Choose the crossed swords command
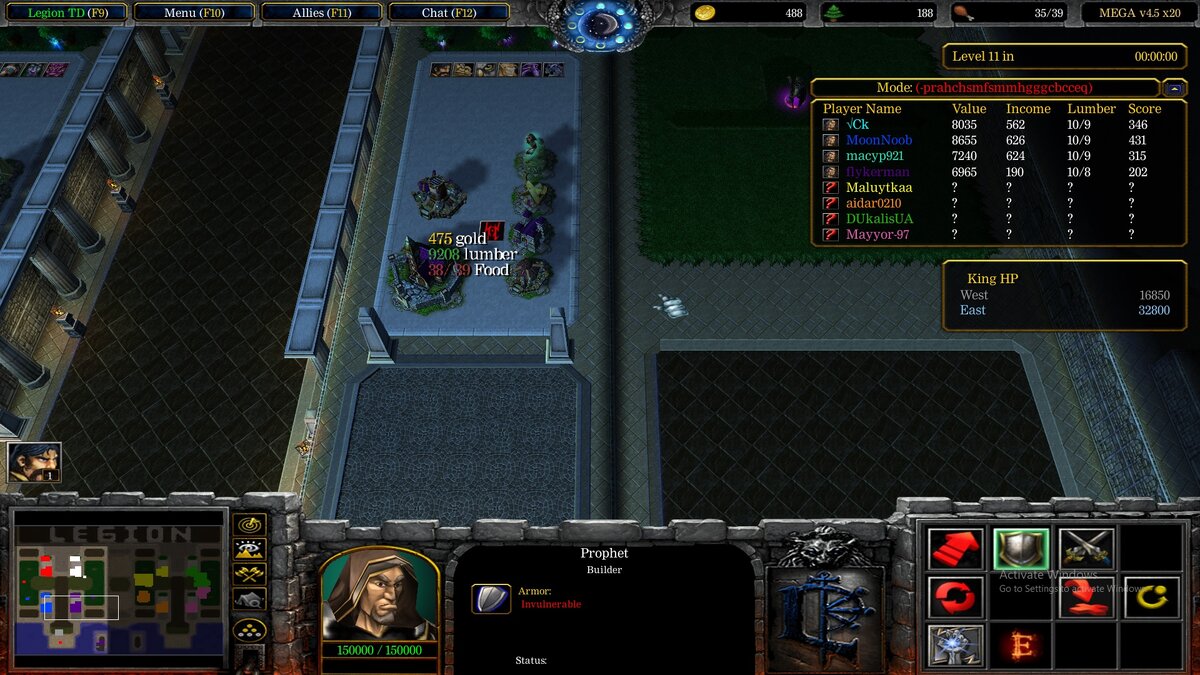The image size is (1200, 675). click(1086, 548)
